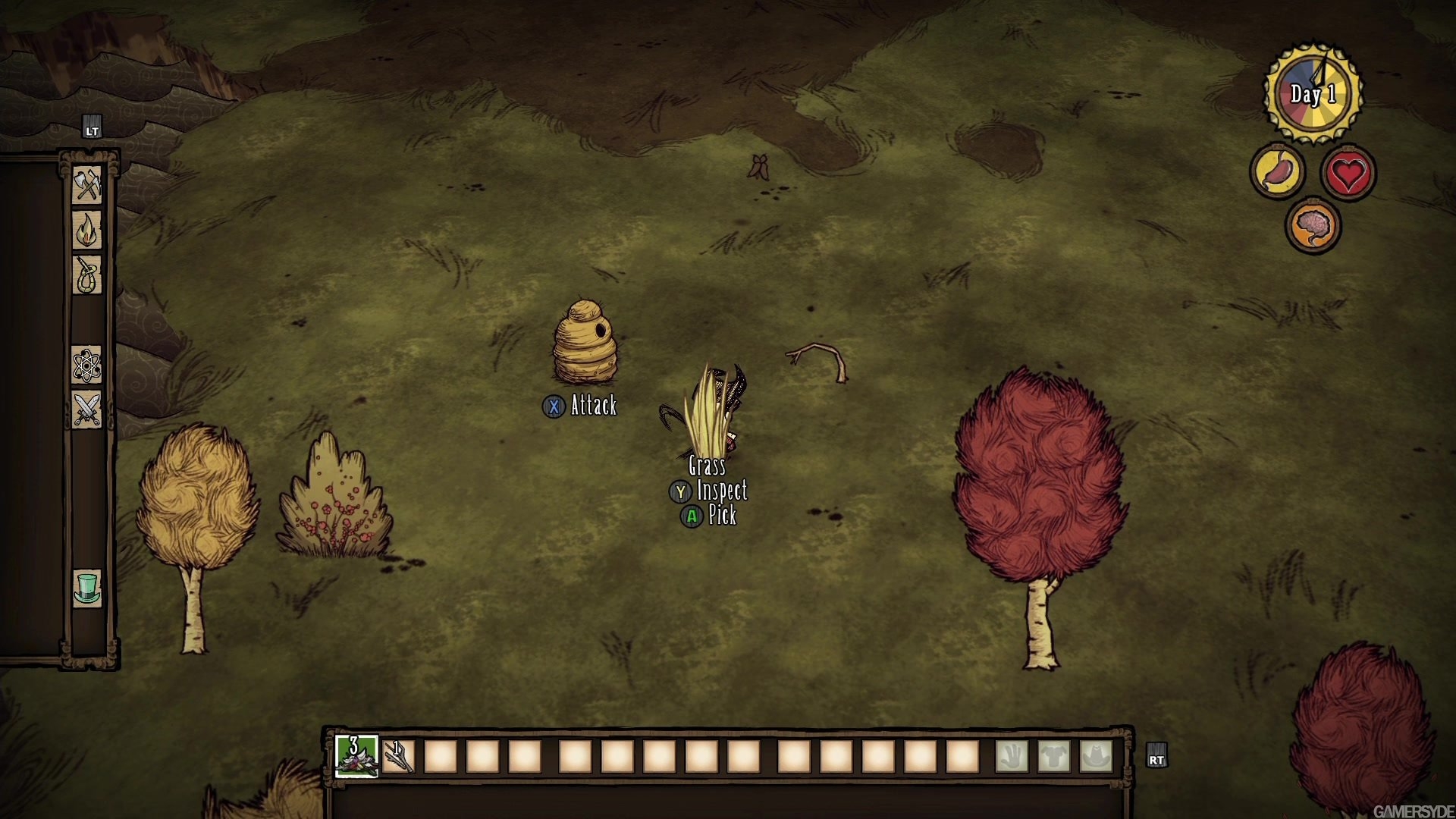Click the hand equipment slot
The height and width of the screenshot is (819, 1456).
(x=1012, y=756)
